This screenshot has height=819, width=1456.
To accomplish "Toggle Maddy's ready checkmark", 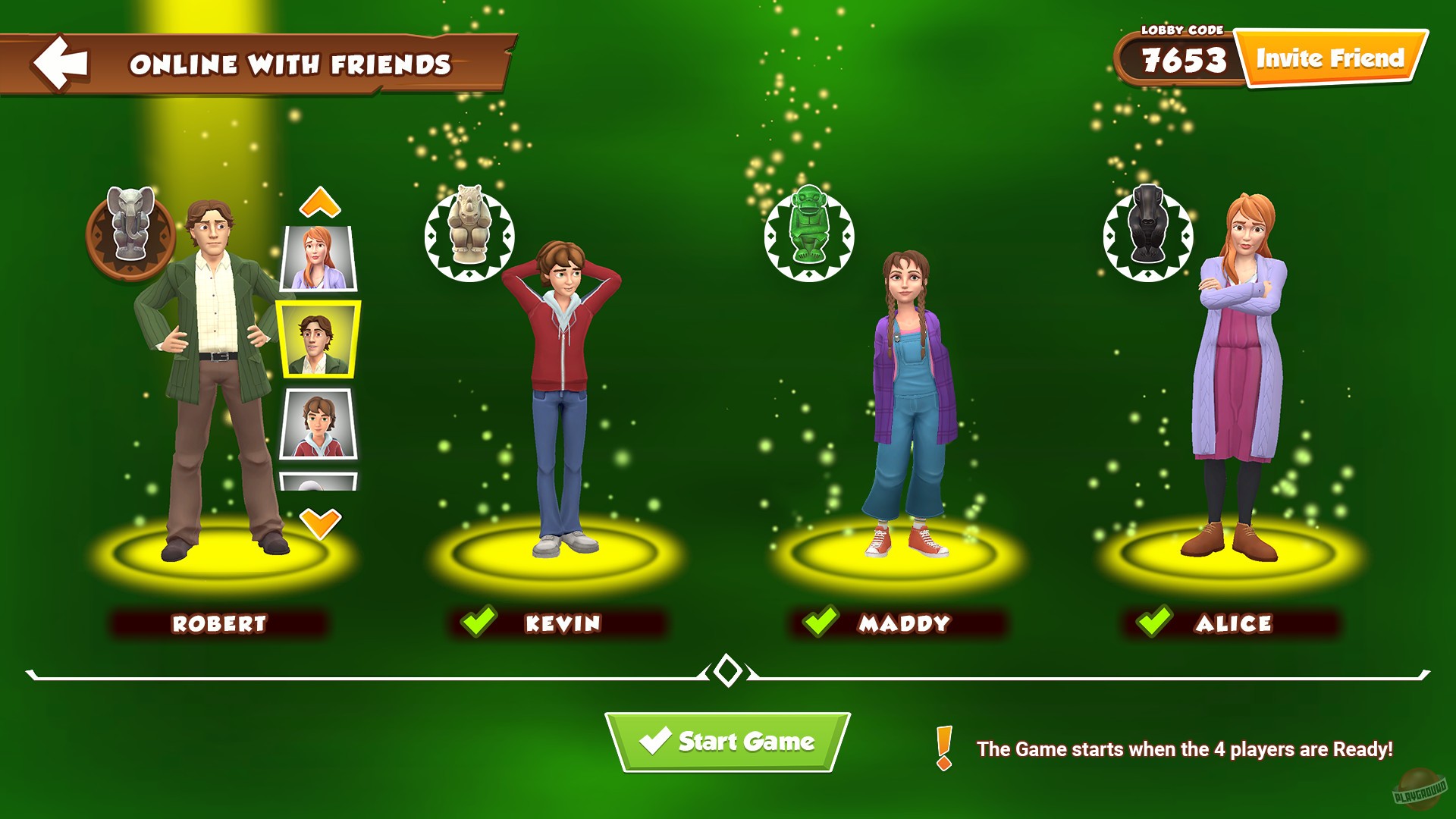I will pos(822,620).
